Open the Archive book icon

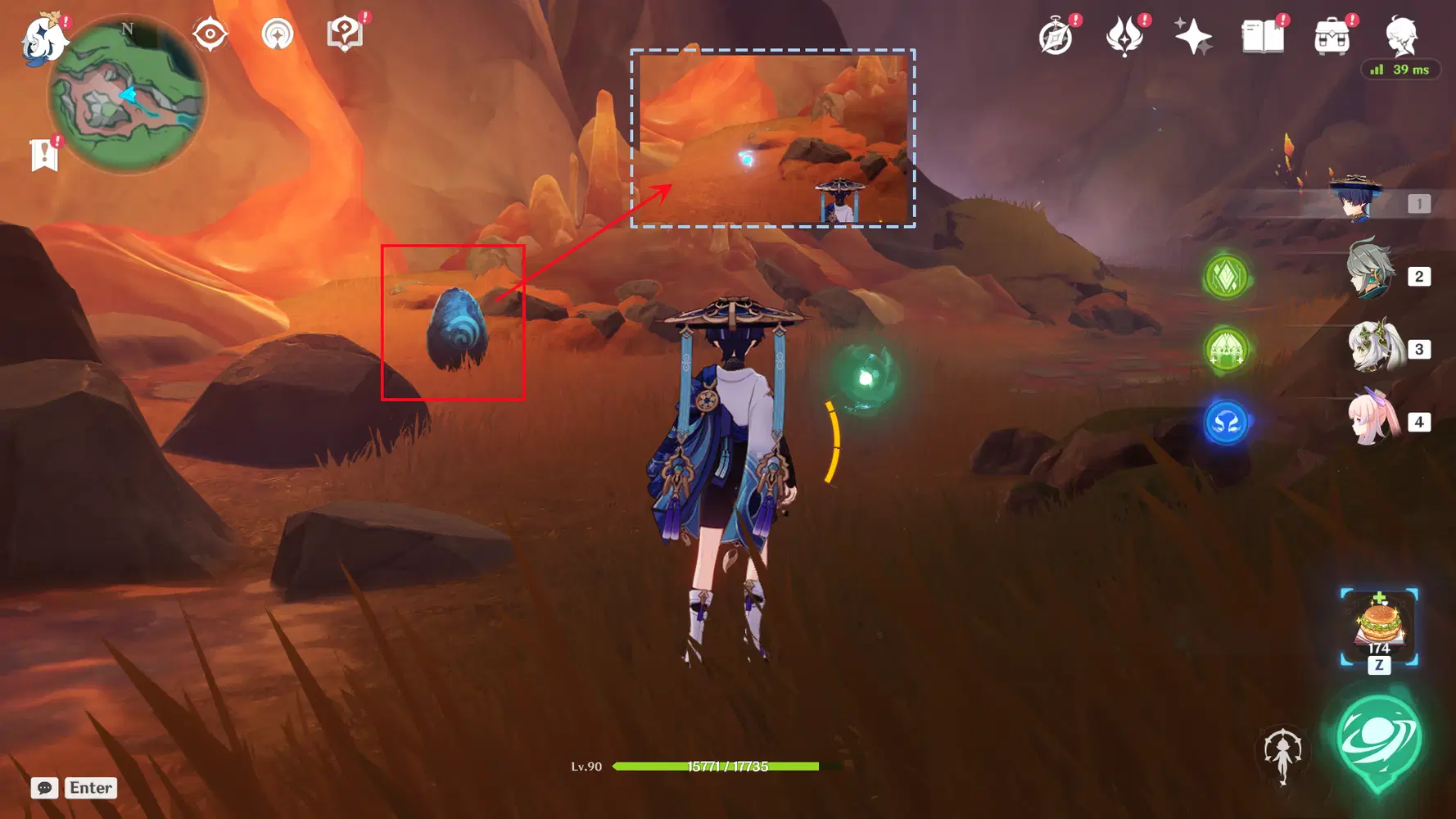pyautogui.click(x=1262, y=34)
